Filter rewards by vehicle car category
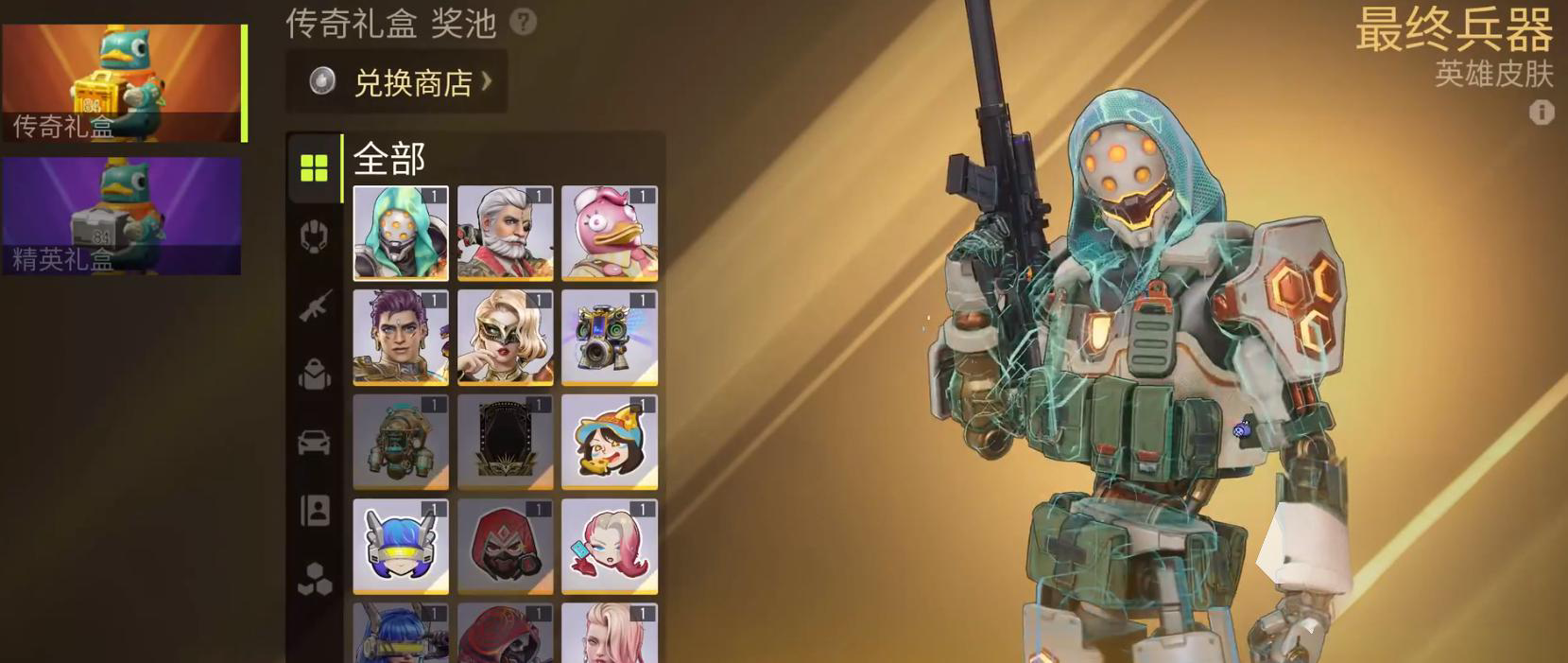This screenshot has height=663, width=1568. (314, 442)
